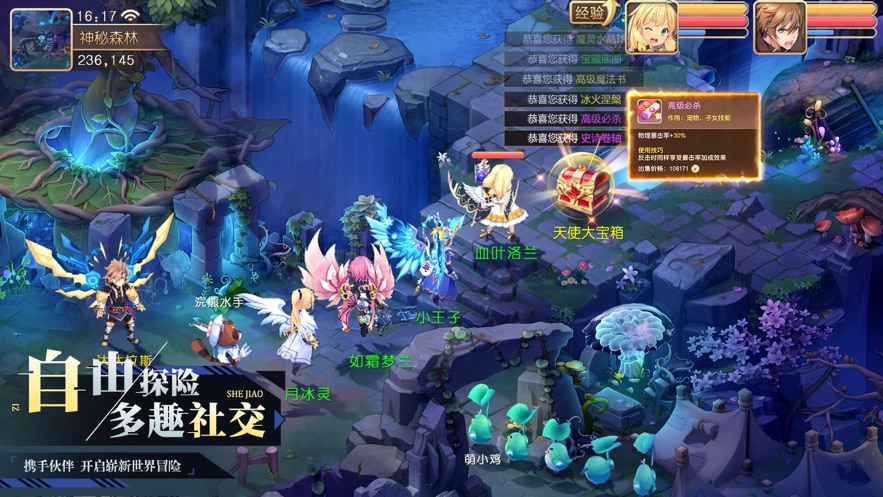This screenshot has height=497, width=883.
Task: Open the 经验 experience button
Action: point(591,13)
